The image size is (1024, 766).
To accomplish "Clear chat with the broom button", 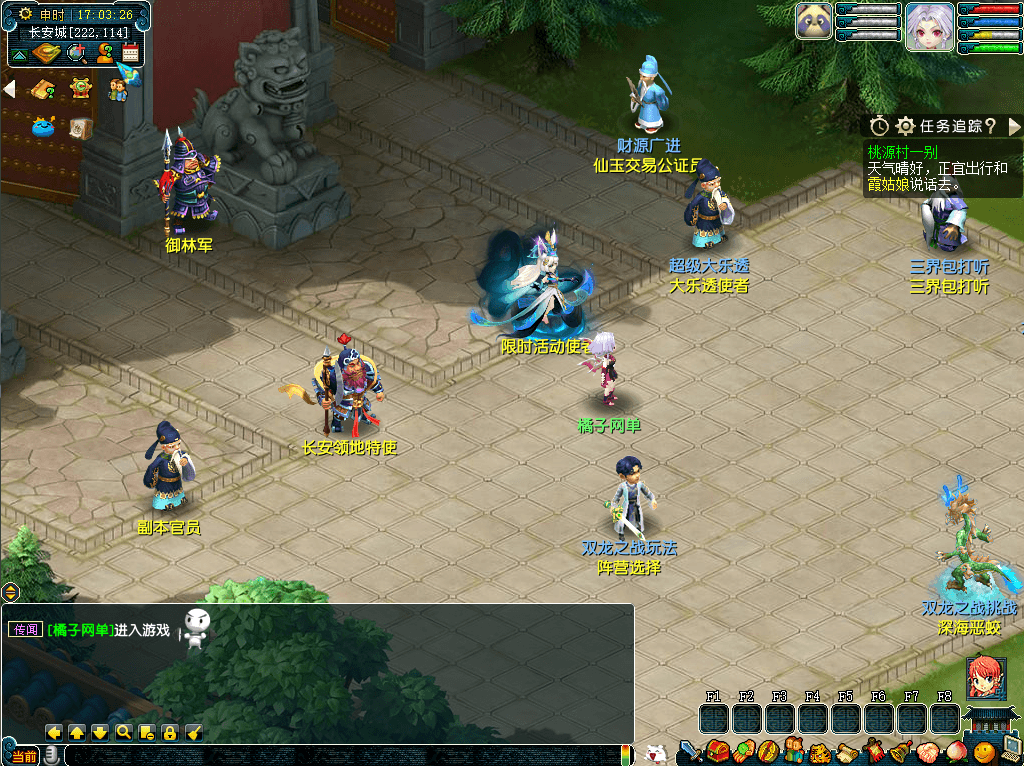I will click(x=194, y=732).
